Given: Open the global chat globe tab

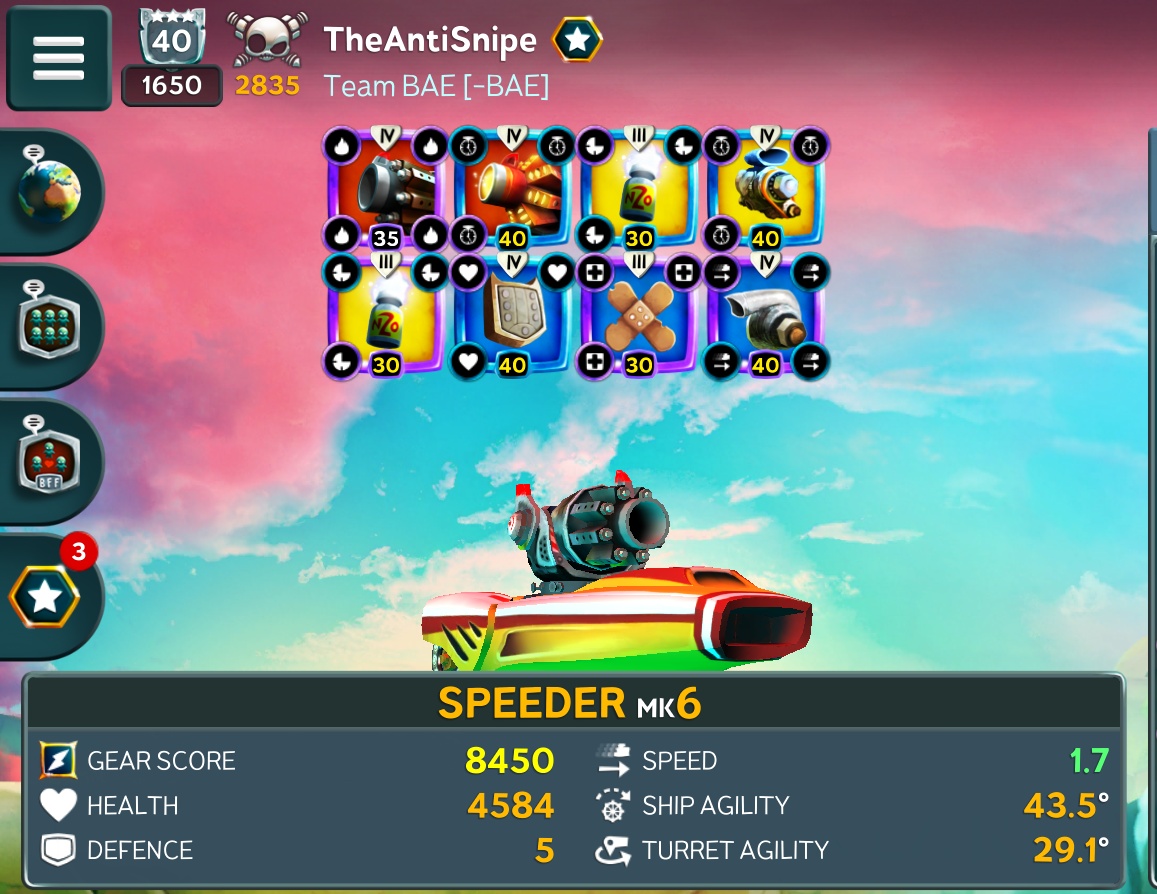Looking at the screenshot, I should tap(50, 190).
